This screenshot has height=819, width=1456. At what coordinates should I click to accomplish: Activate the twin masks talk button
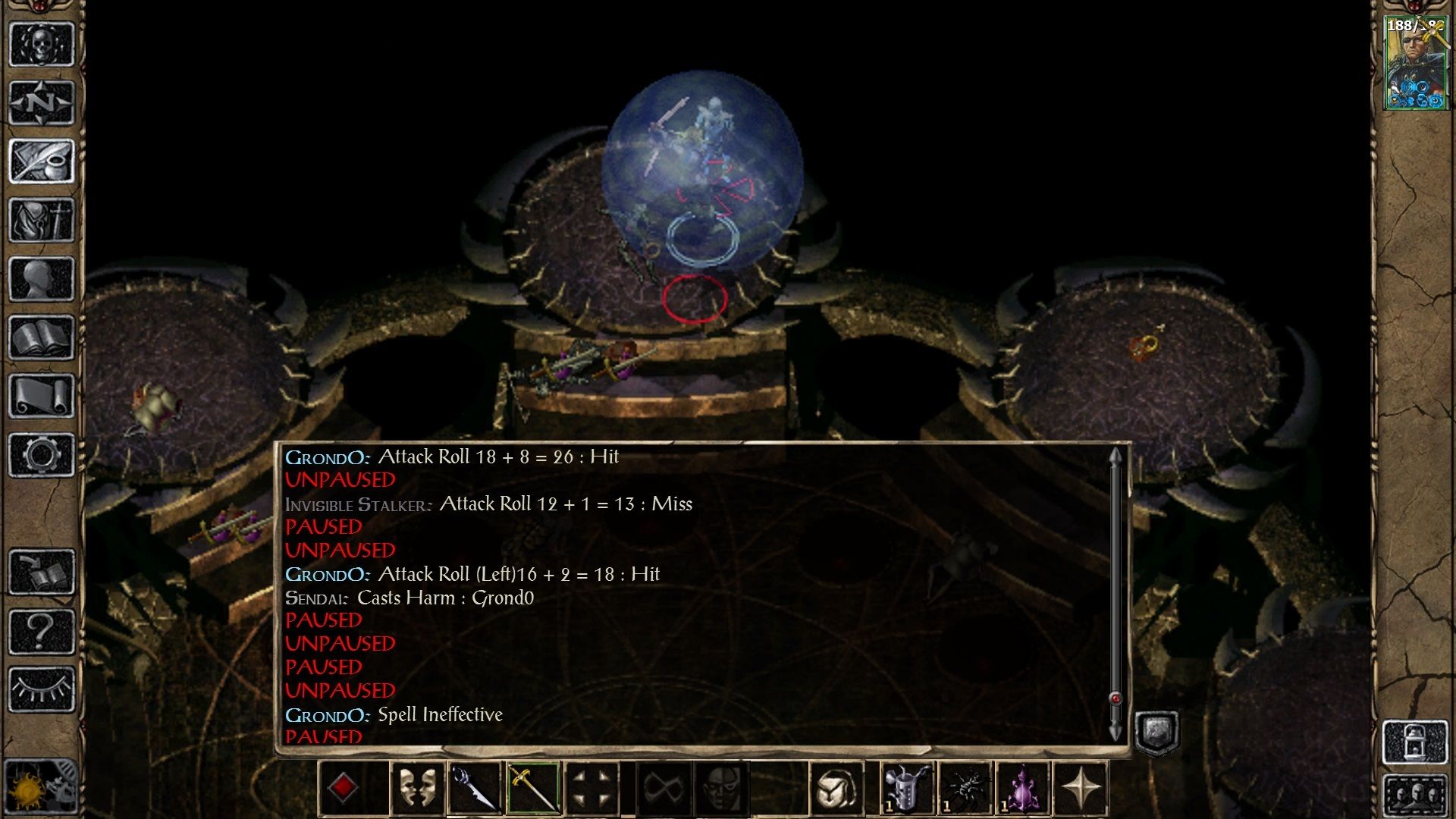pyautogui.click(x=416, y=789)
